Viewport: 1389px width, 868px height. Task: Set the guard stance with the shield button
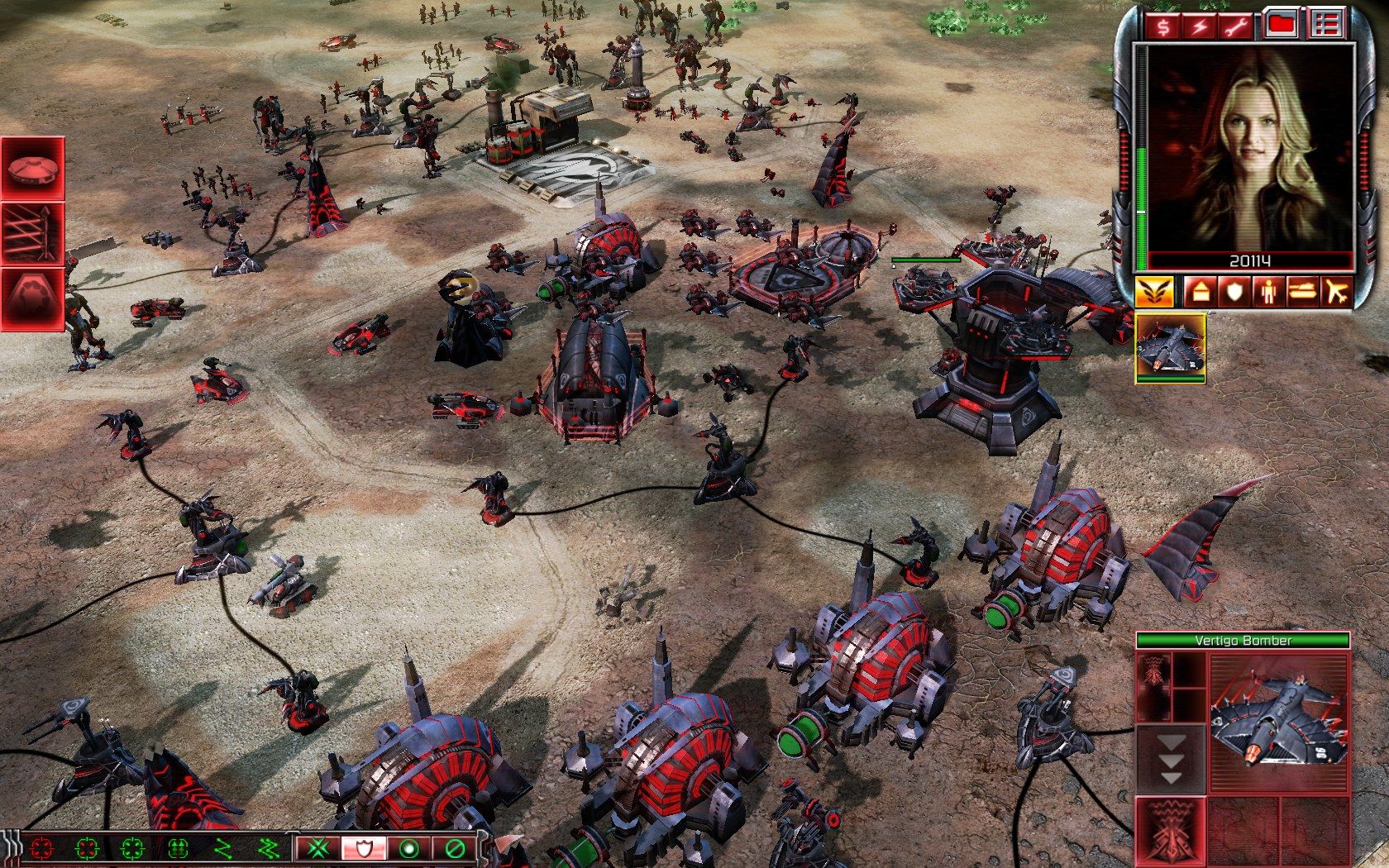coord(363,849)
